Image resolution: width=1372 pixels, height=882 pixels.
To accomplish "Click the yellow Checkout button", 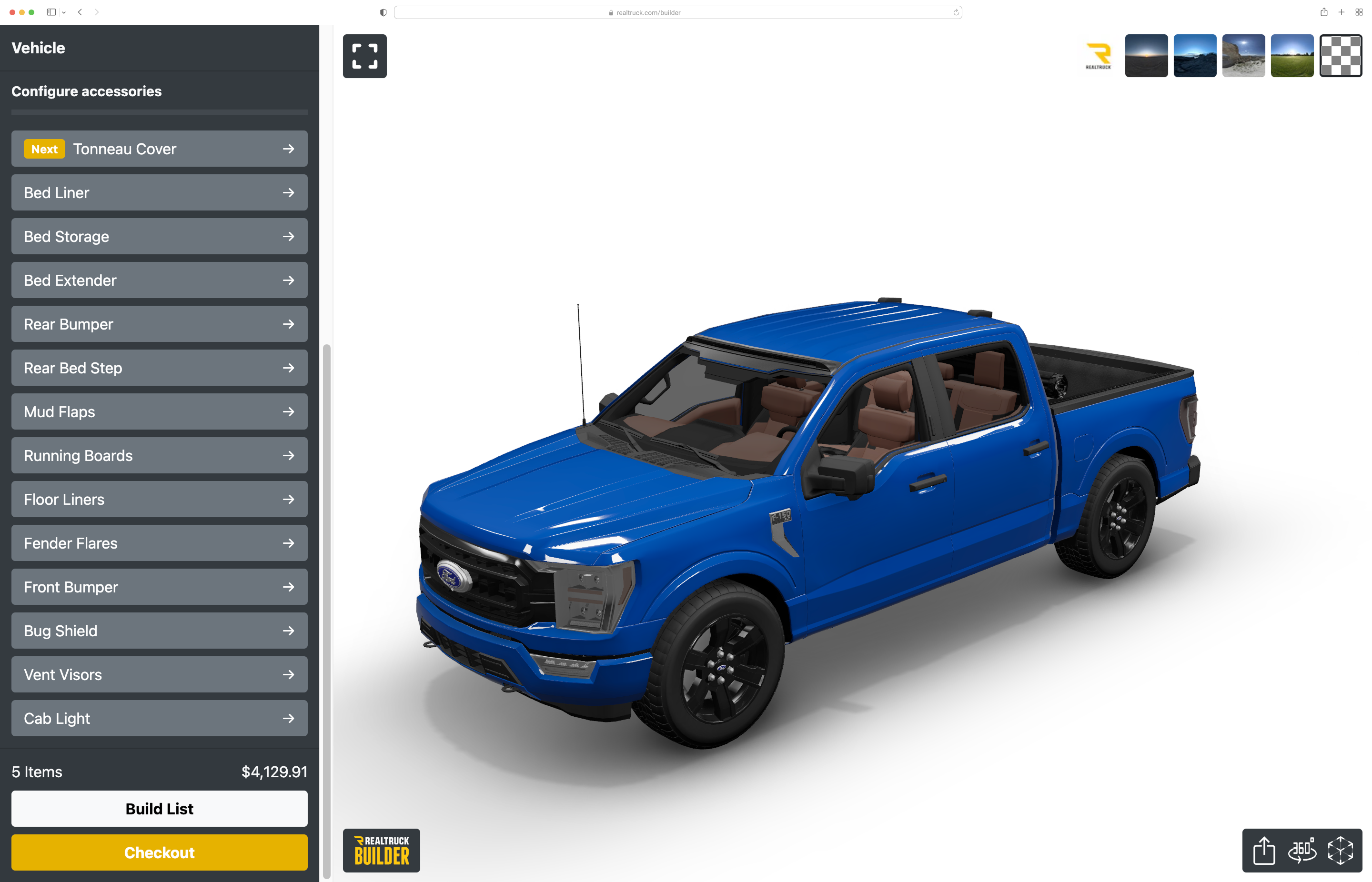I will click(159, 853).
